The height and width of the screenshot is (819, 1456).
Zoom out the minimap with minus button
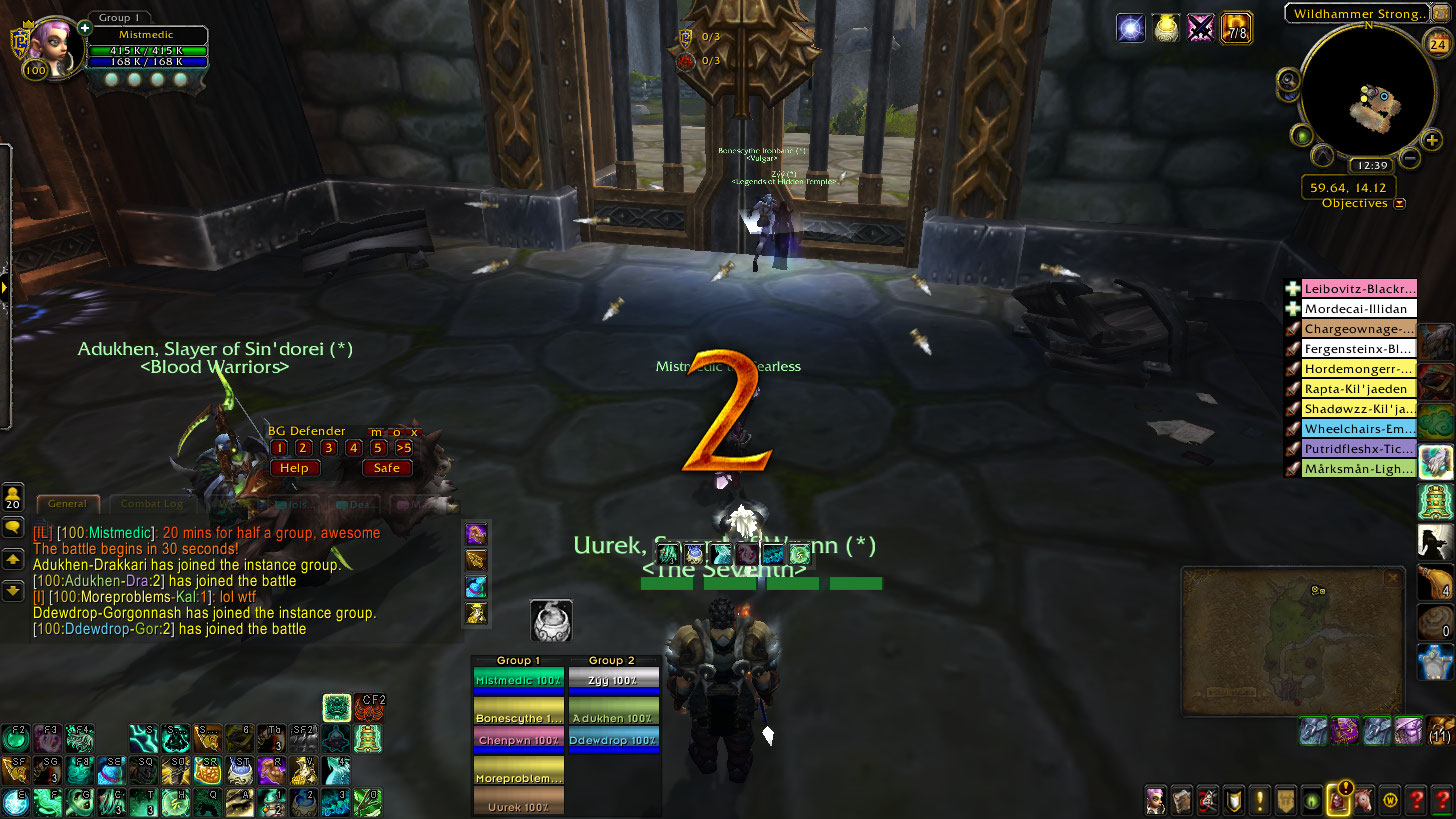1409,157
